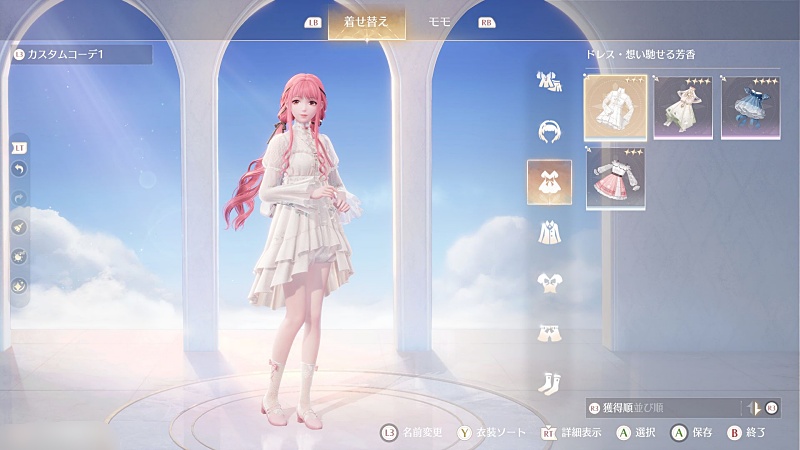Select the highlighted dress category icon

[x=549, y=182]
